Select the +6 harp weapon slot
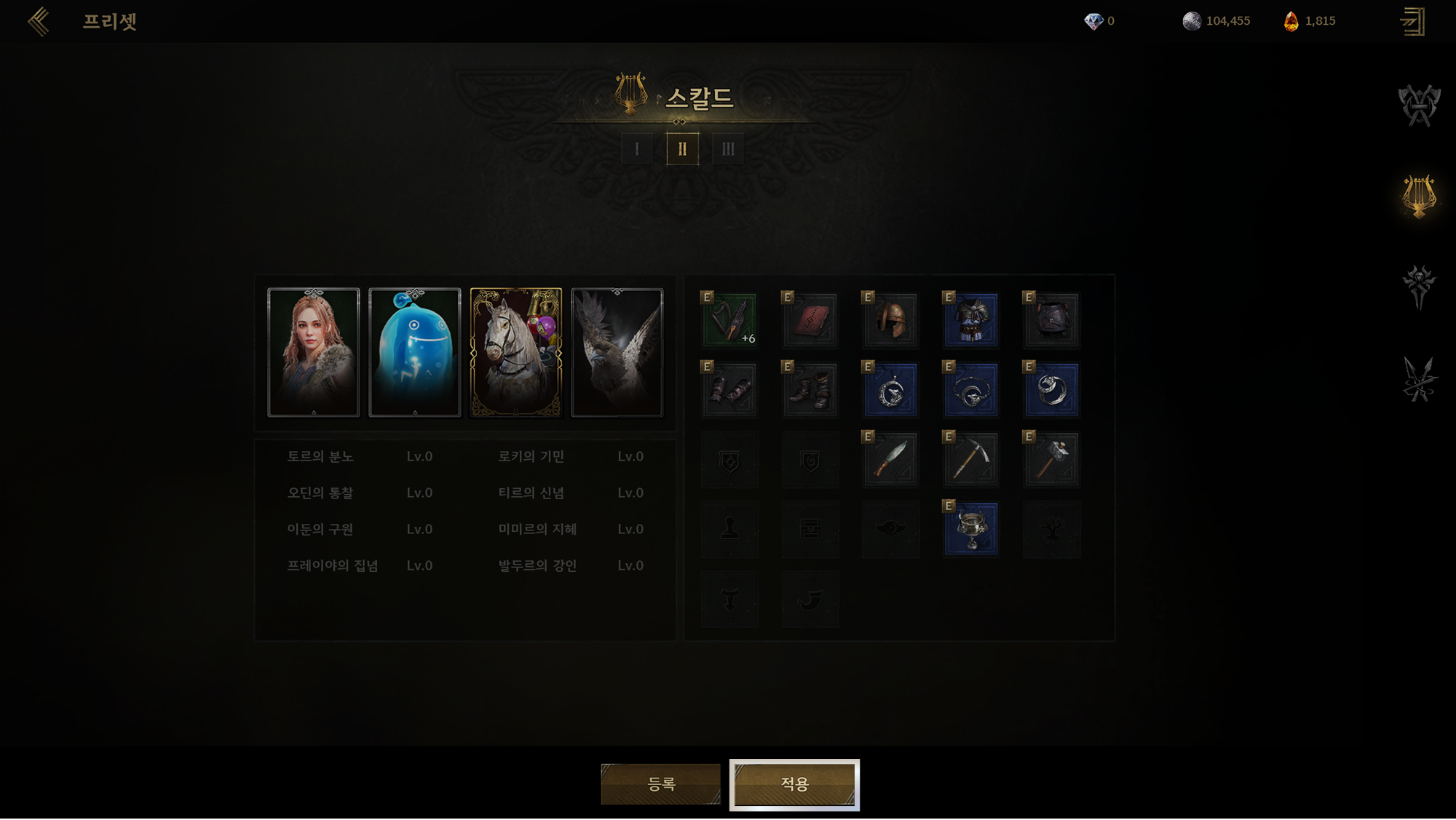This screenshot has width=1456, height=820. [729, 320]
